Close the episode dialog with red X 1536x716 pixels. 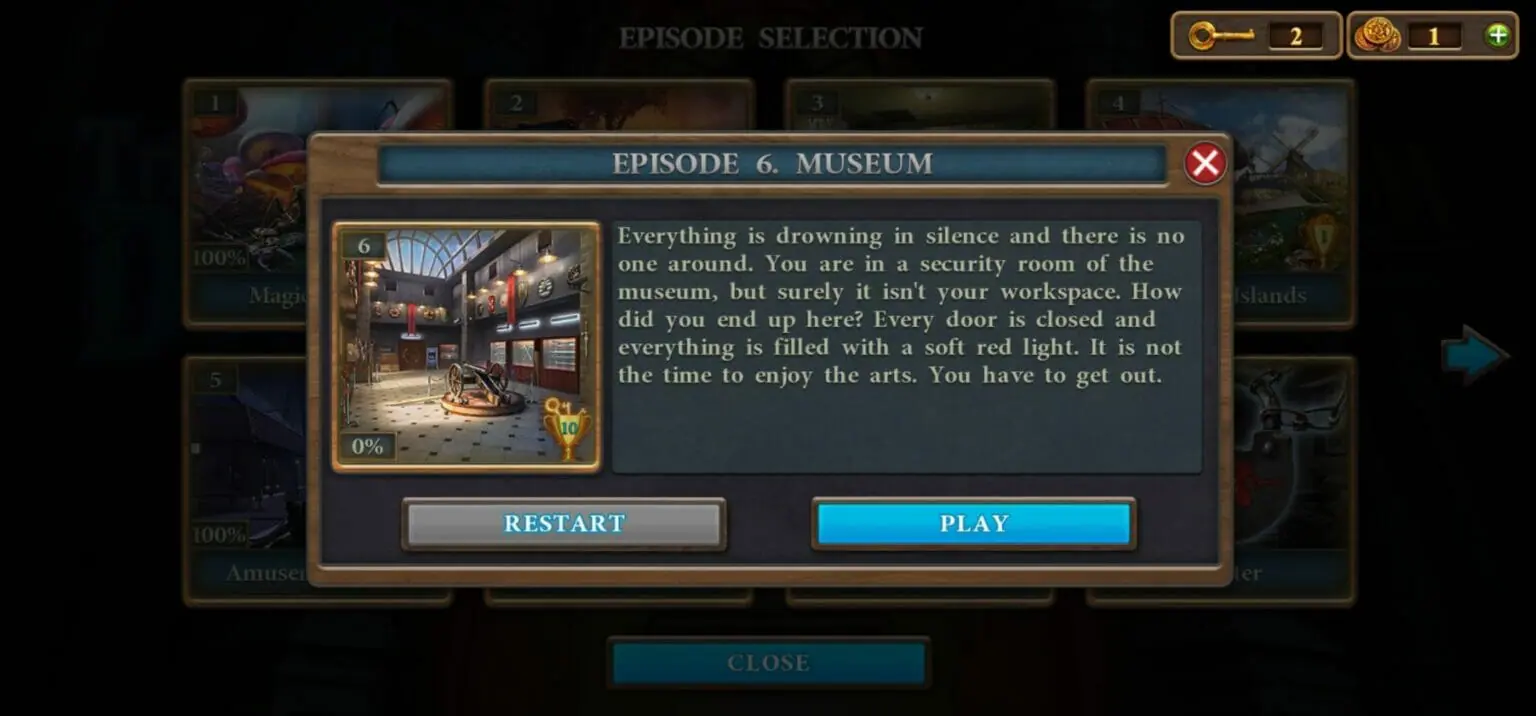1205,163
